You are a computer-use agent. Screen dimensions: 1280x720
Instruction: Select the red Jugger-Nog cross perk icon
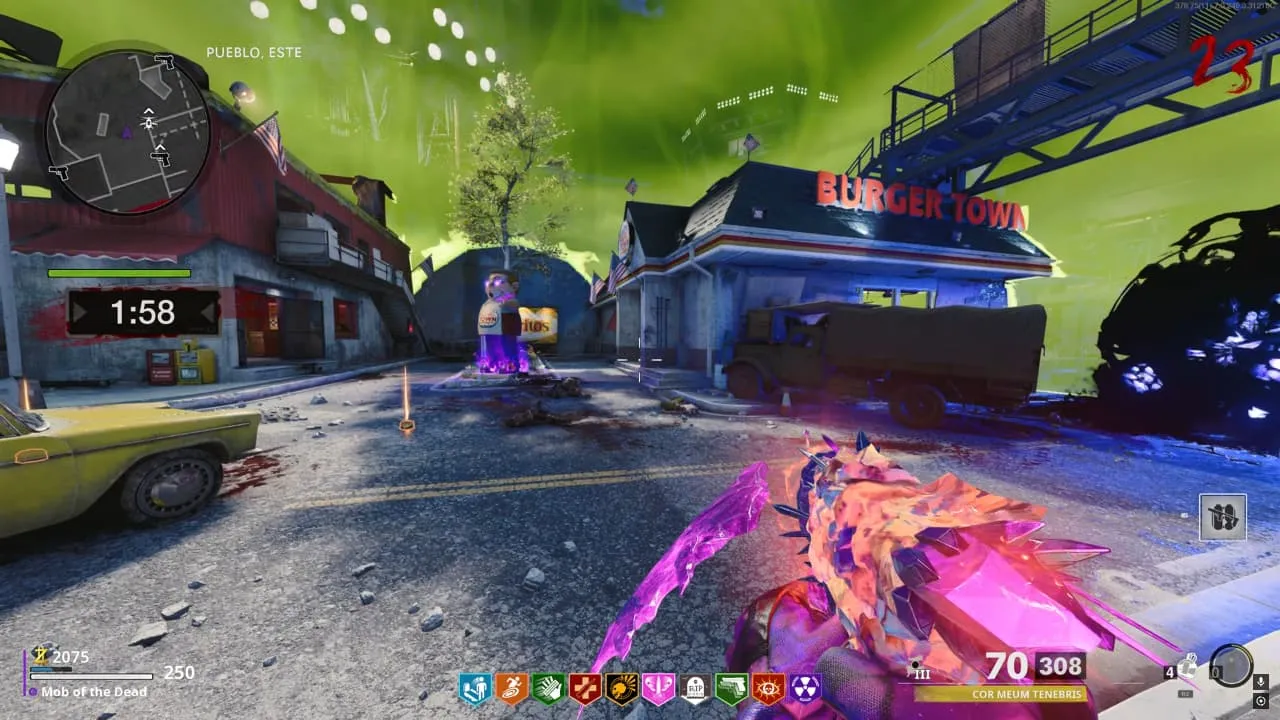[x=585, y=688]
